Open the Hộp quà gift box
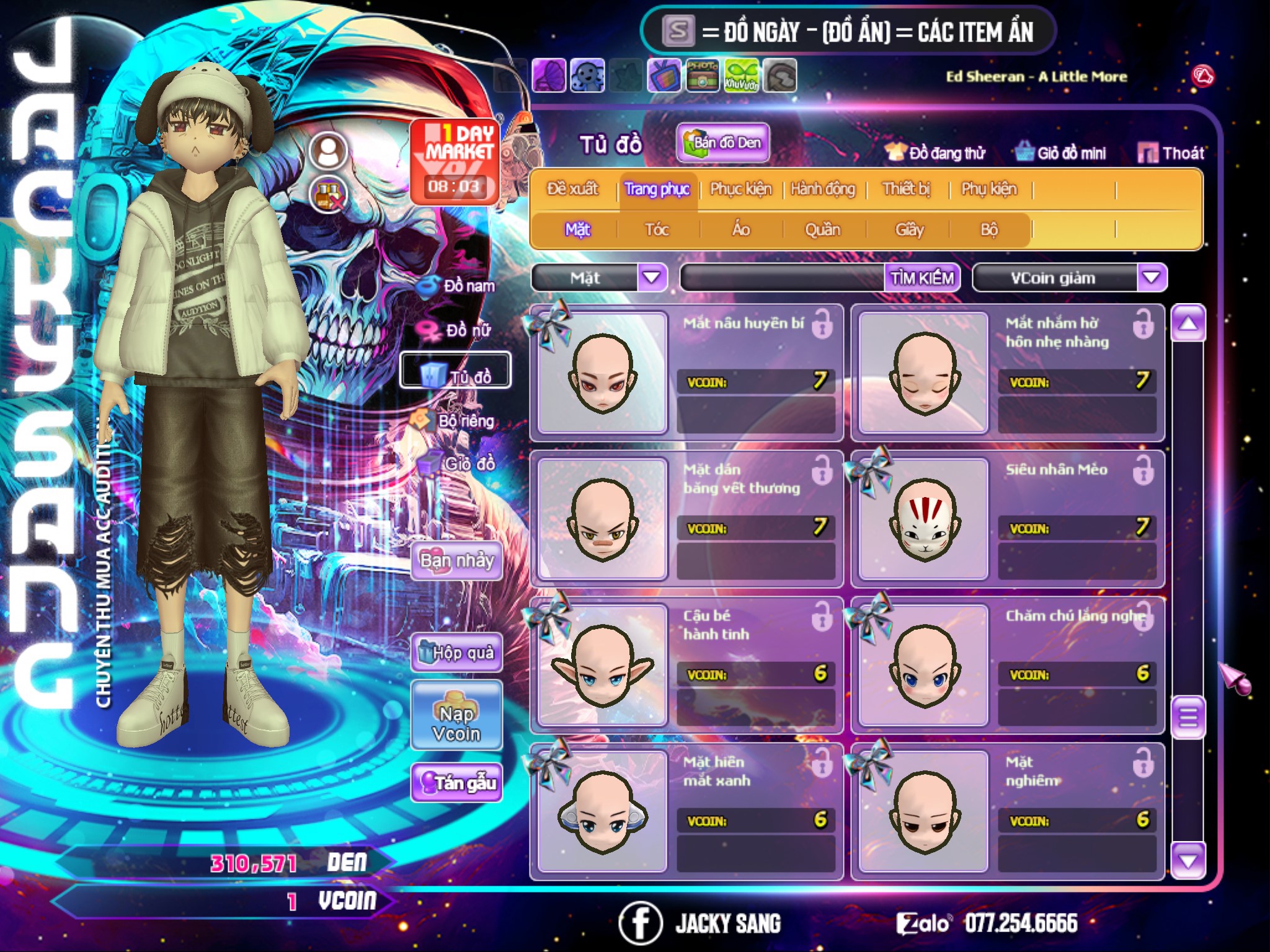Screen dimensions: 1270x952 [x=457, y=652]
